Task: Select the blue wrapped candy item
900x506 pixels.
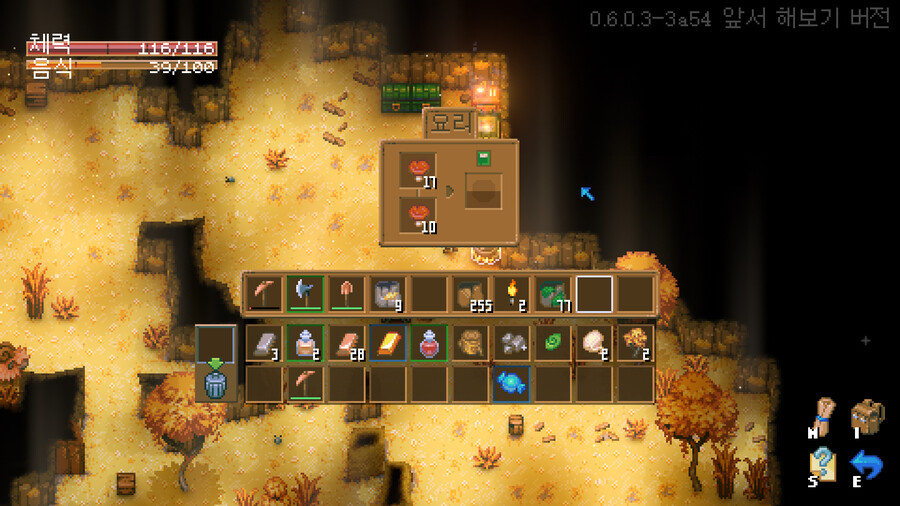Action: coord(511,384)
